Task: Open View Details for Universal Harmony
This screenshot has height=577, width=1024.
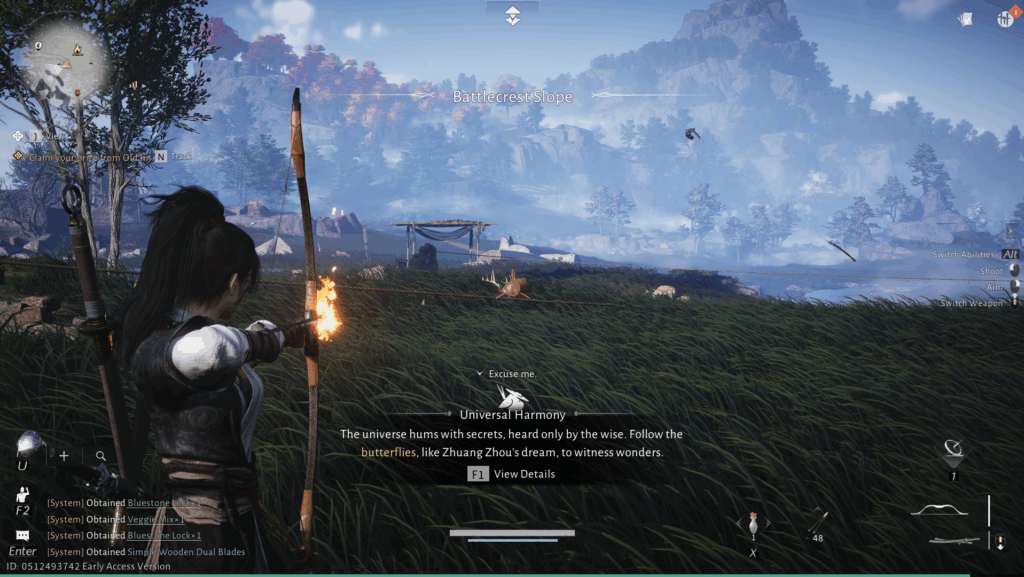Action: (x=511, y=474)
